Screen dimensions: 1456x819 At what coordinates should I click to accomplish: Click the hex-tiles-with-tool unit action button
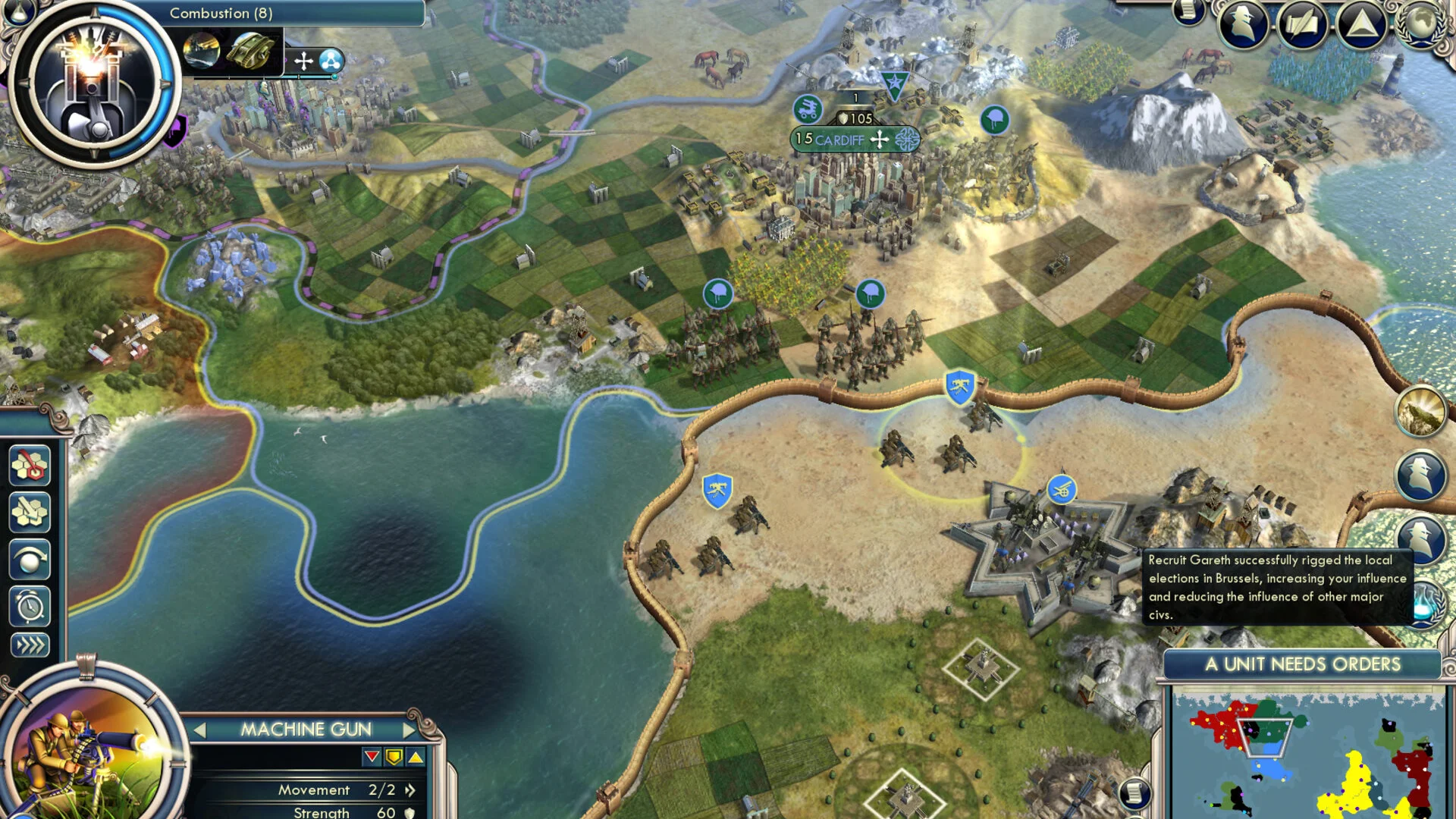tap(30, 512)
